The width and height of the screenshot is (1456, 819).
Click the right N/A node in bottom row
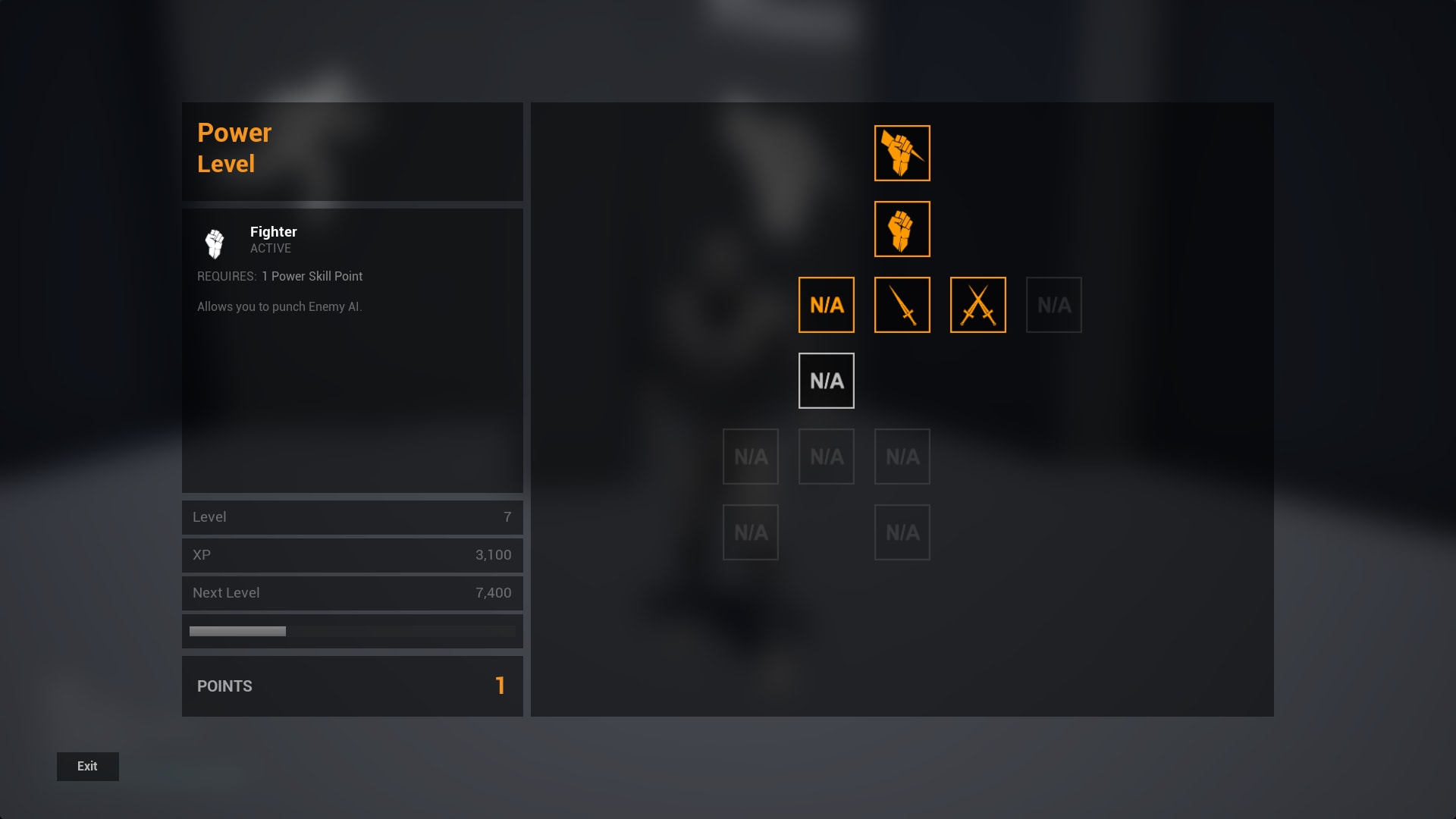902,532
